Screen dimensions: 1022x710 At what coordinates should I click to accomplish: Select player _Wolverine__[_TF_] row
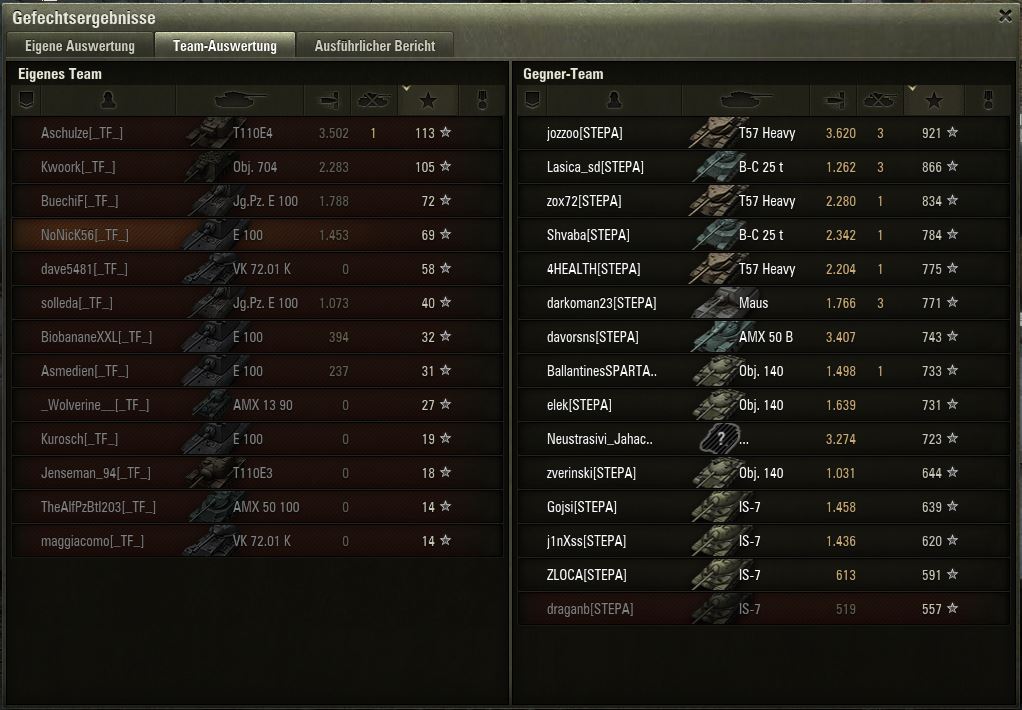(x=95, y=405)
